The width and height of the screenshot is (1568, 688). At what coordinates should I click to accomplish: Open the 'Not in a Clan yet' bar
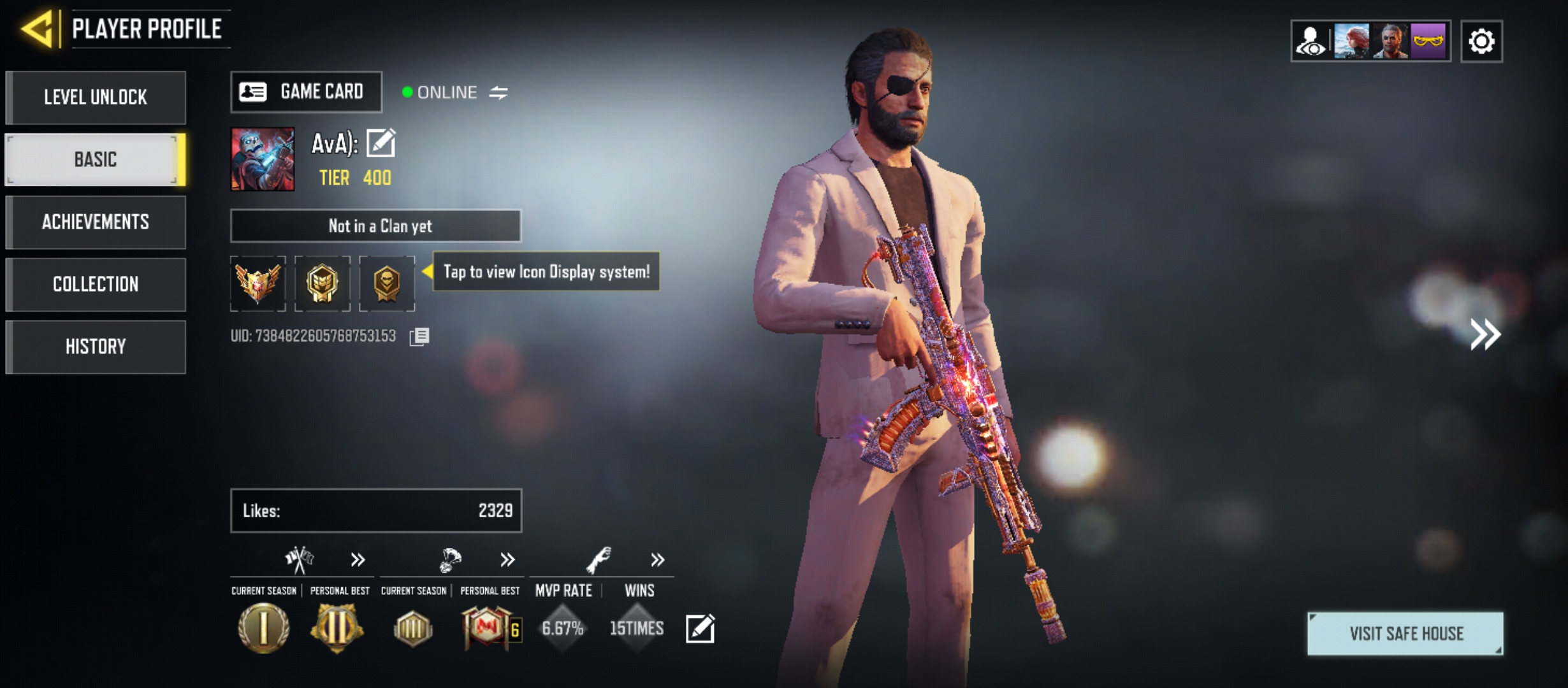(x=376, y=226)
